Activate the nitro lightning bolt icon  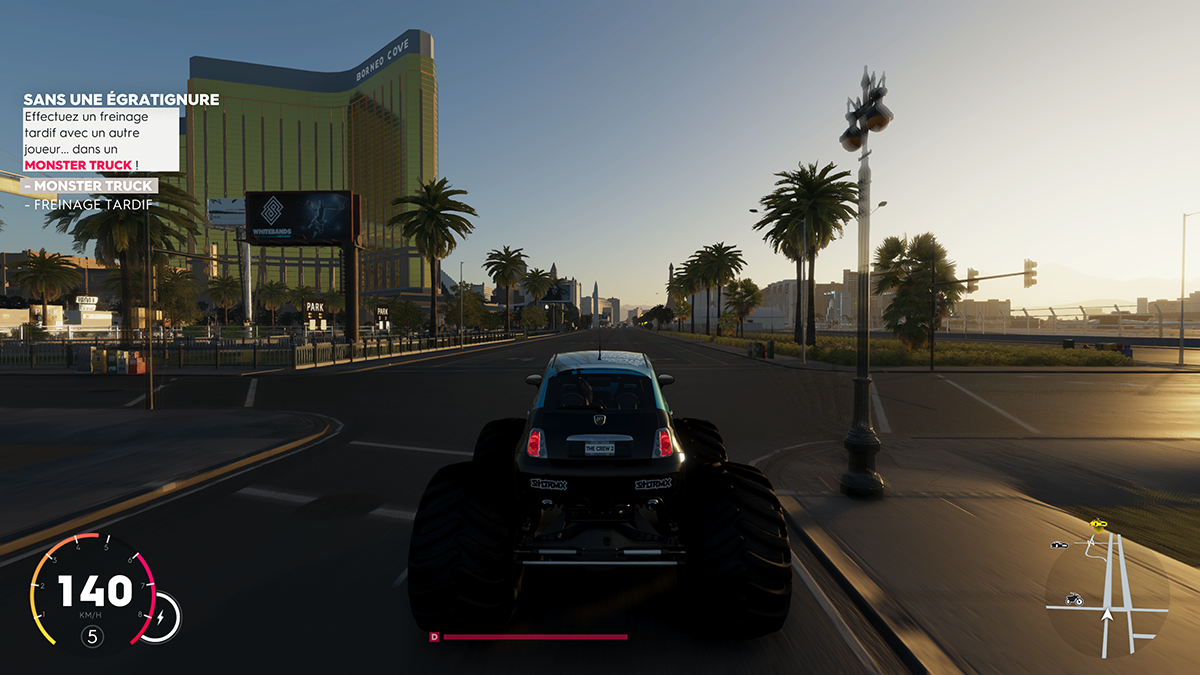pyautogui.click(x=161, y=616)
